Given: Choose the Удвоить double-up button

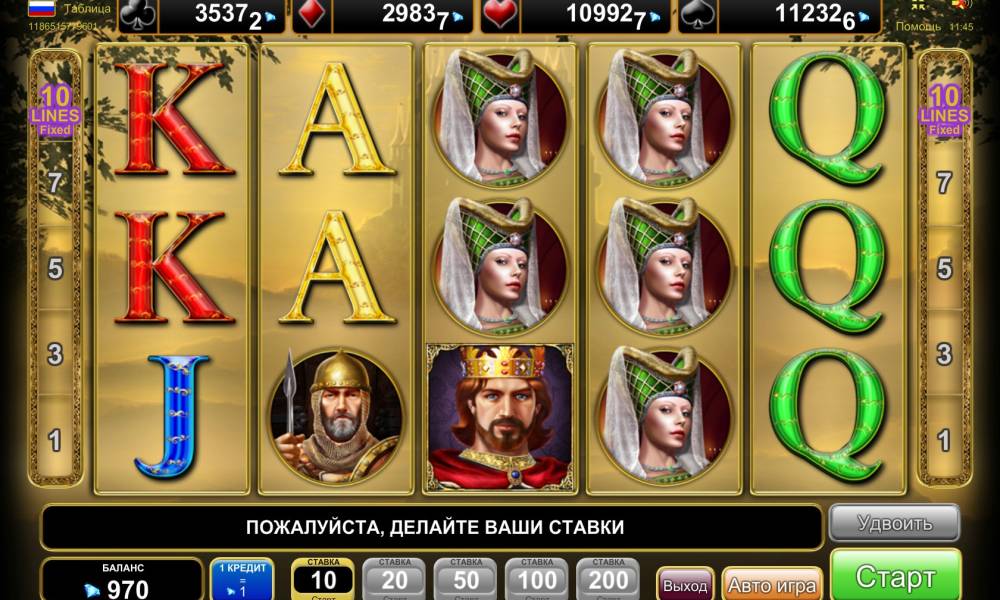Looking at the screenshot, I should click(x=894, y=523).
